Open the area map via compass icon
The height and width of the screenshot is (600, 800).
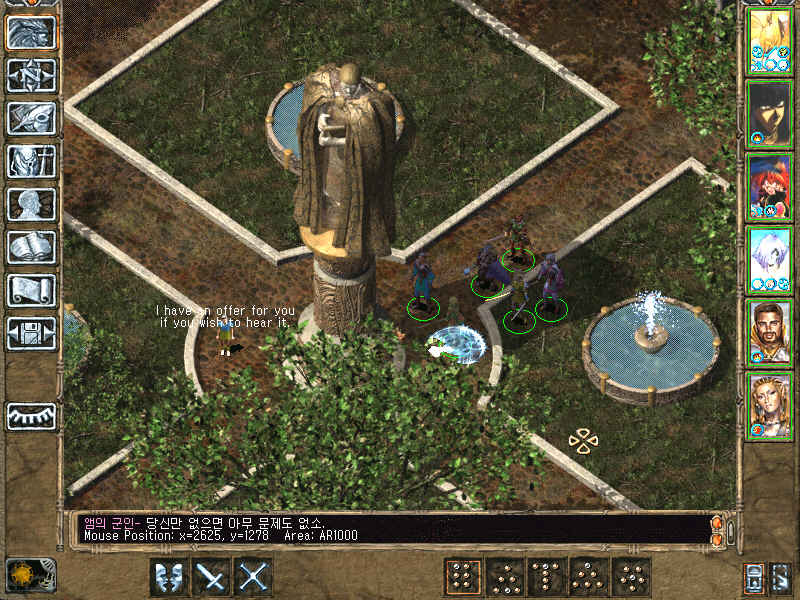coord(31,76)
